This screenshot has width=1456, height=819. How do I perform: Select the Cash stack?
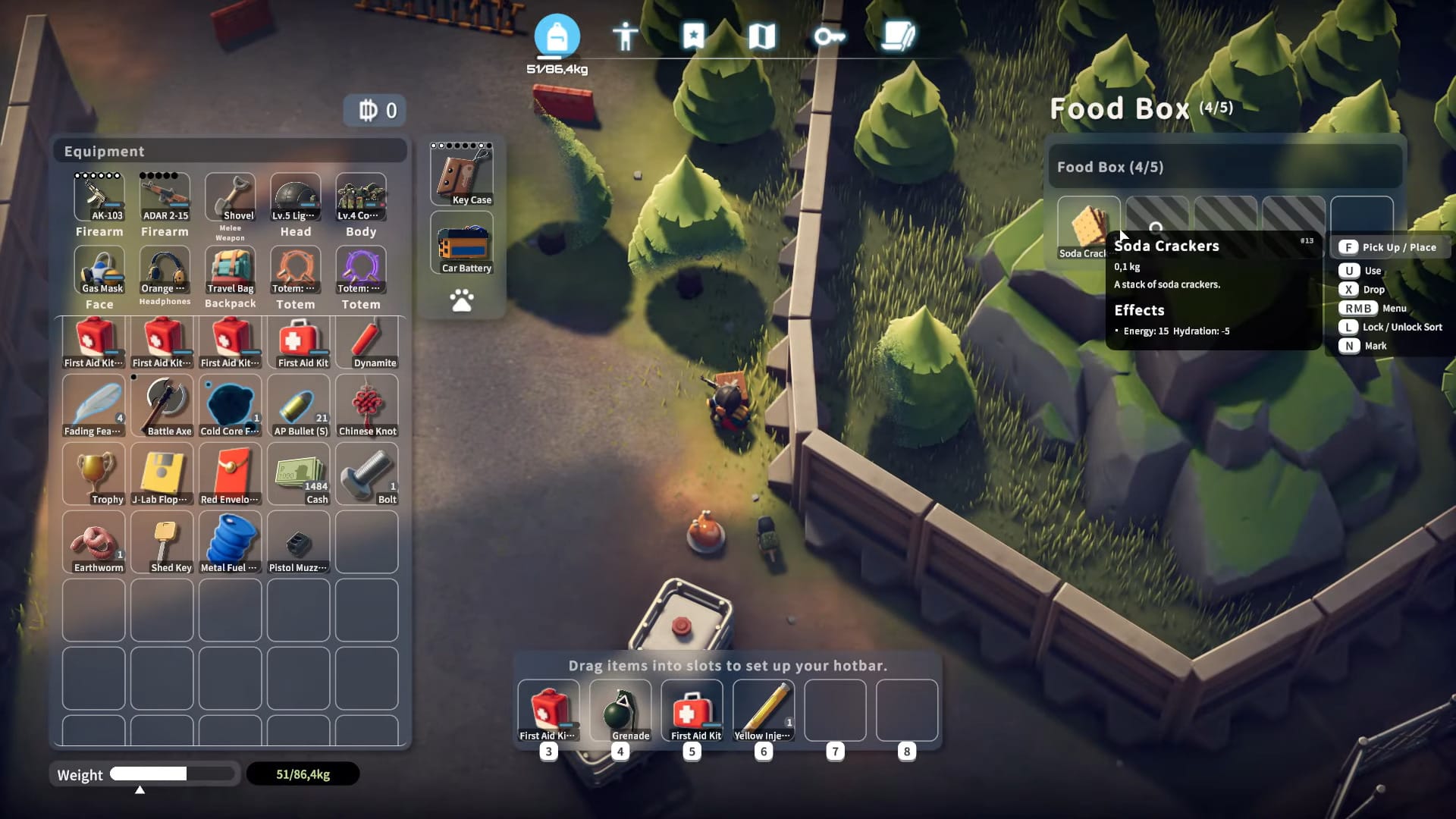tap(299, 474)
